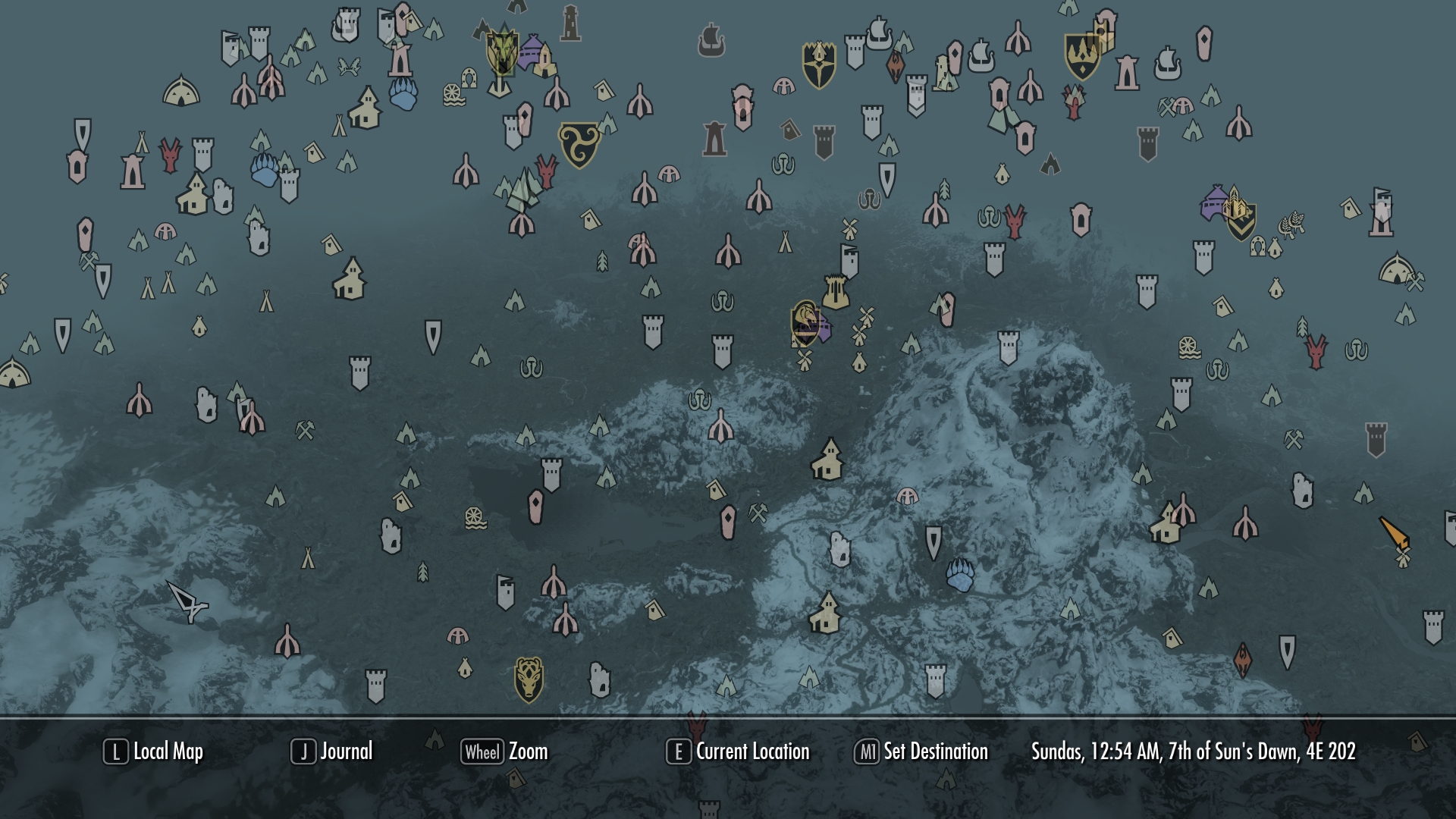Pick the Winterhold crown shield marker

(1082, 56)
